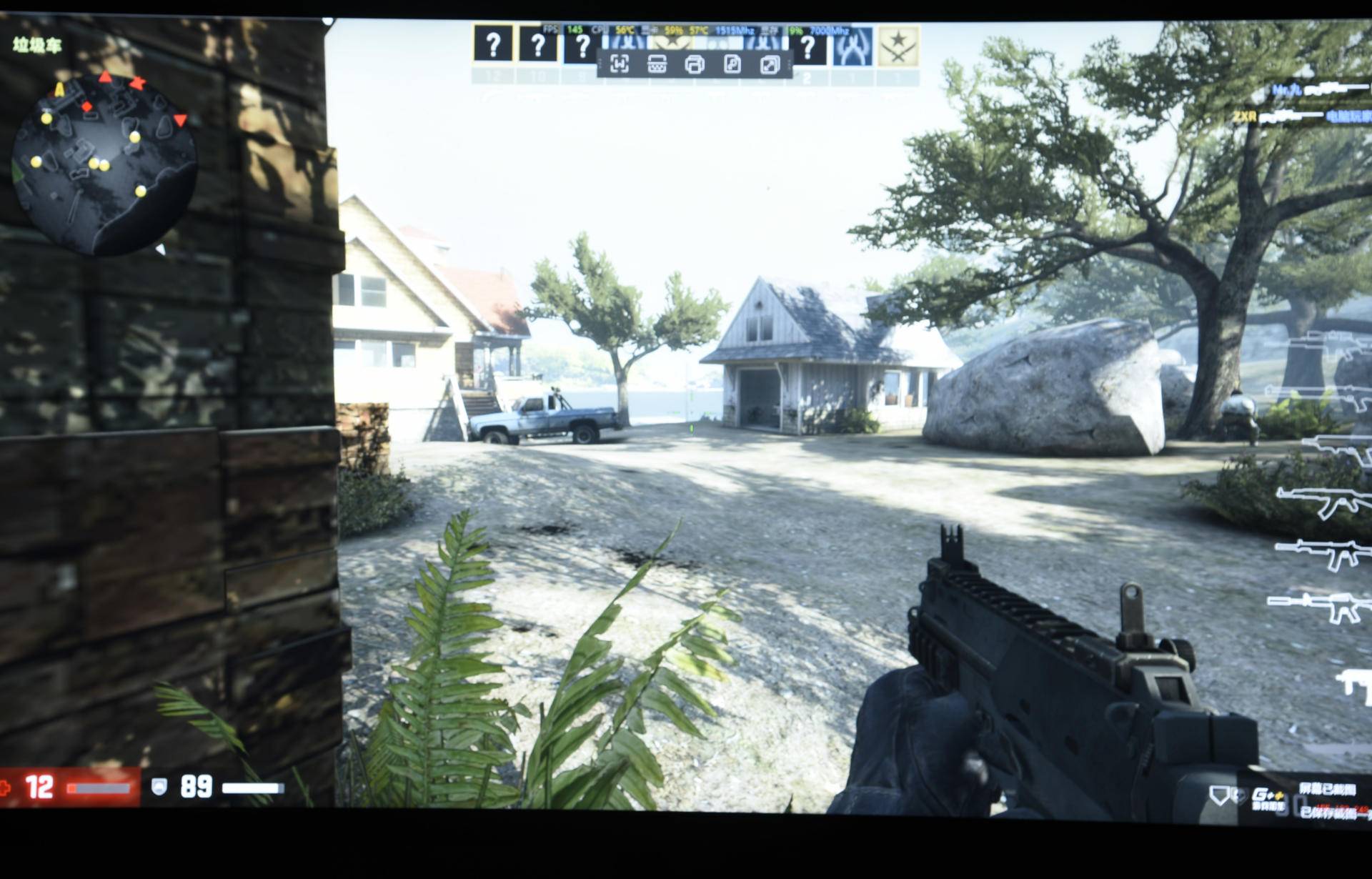Viewport: 1372px width, 879px height.
Task: Click the file link icon in the overlay toolbar
Action: pyautogui.click(x=732, y=63)
